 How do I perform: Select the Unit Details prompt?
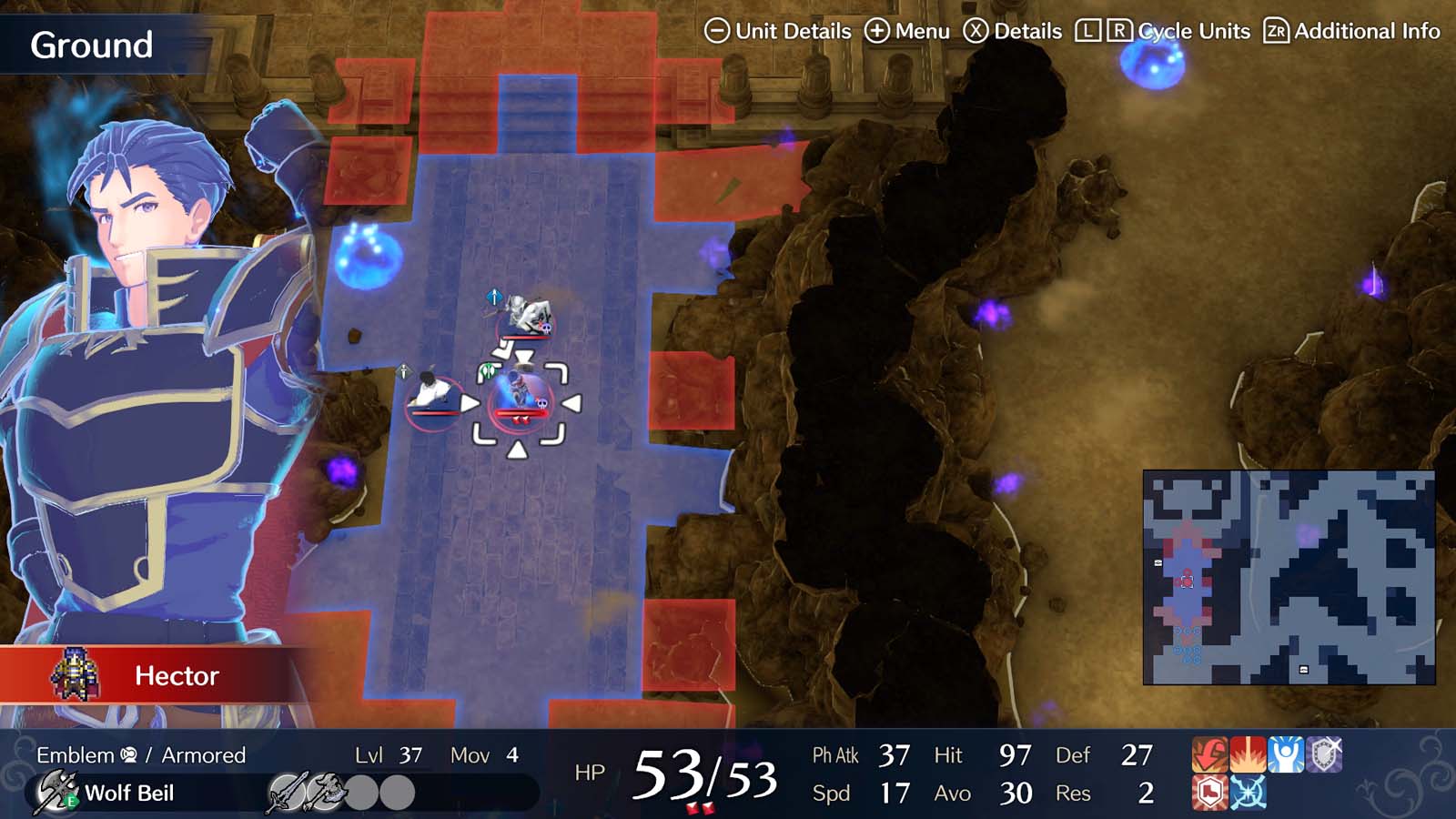click(780, 31)
